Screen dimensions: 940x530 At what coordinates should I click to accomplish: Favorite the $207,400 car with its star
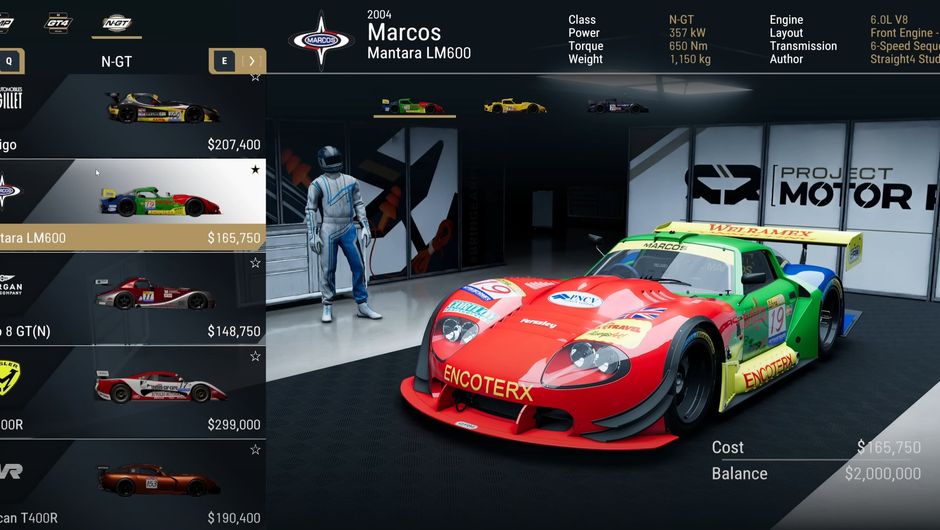pos(255,77)
